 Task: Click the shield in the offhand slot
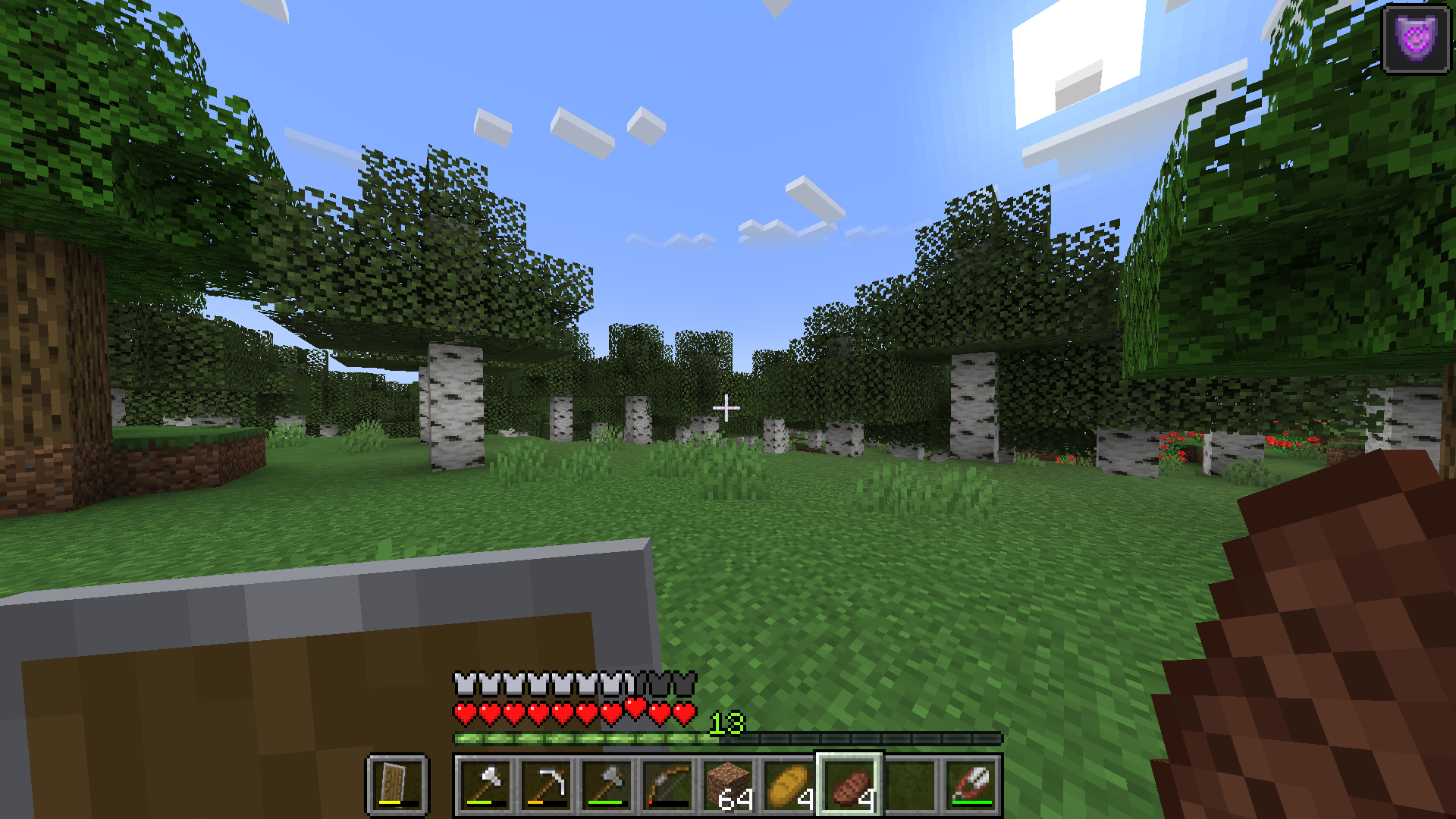click(x=398, y=785)
